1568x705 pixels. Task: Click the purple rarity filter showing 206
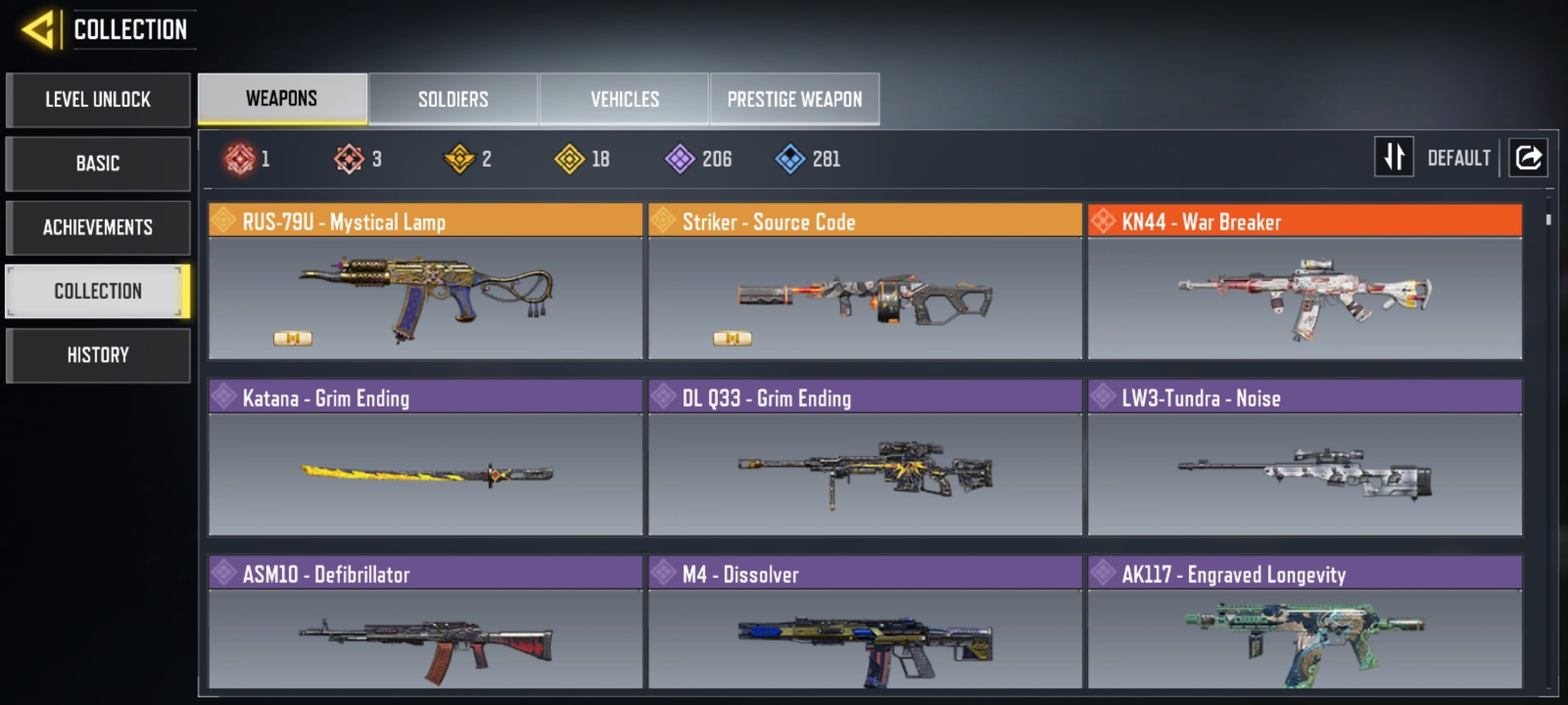(681, 159)
